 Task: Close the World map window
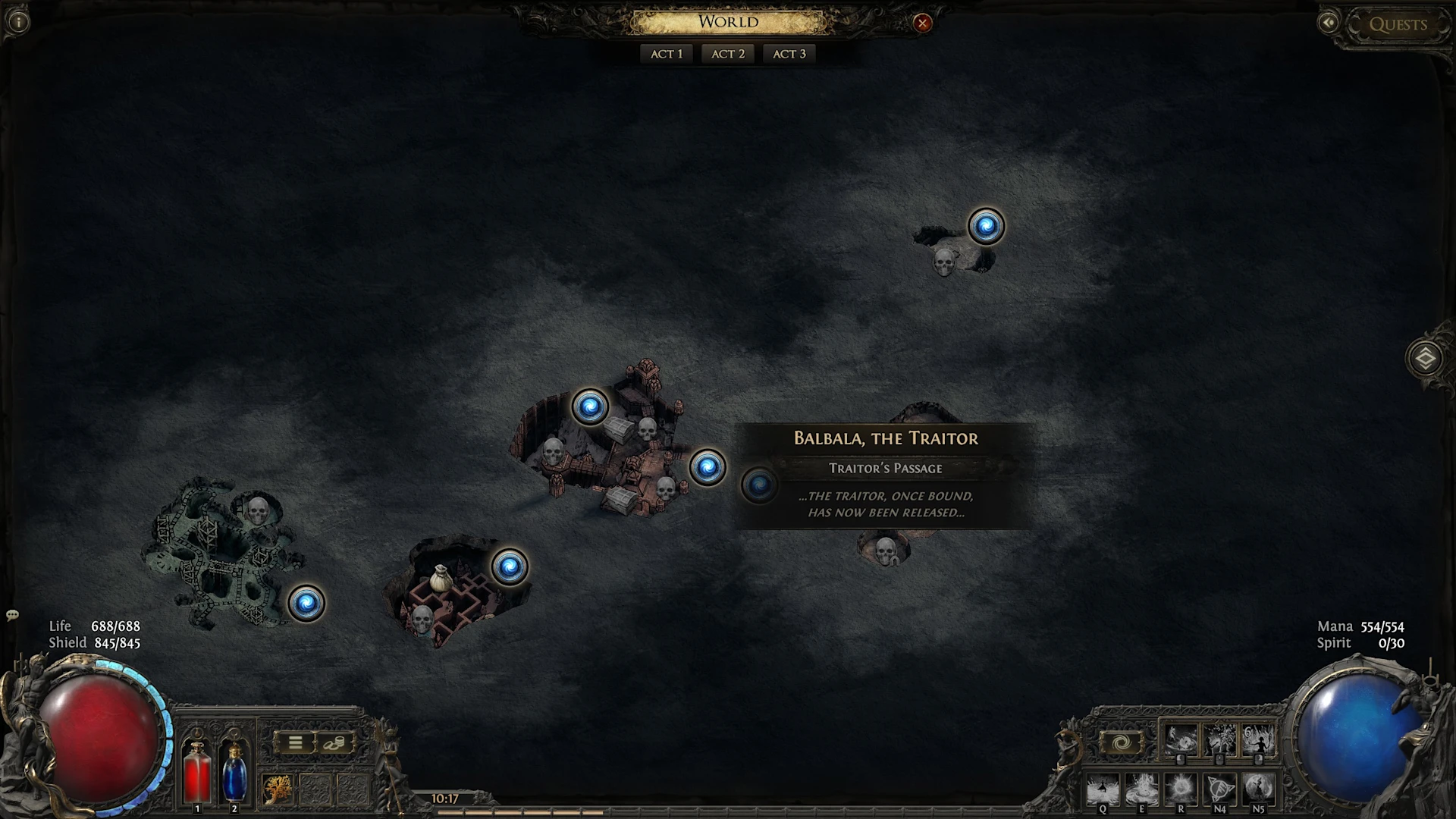[x=922, y=23]
